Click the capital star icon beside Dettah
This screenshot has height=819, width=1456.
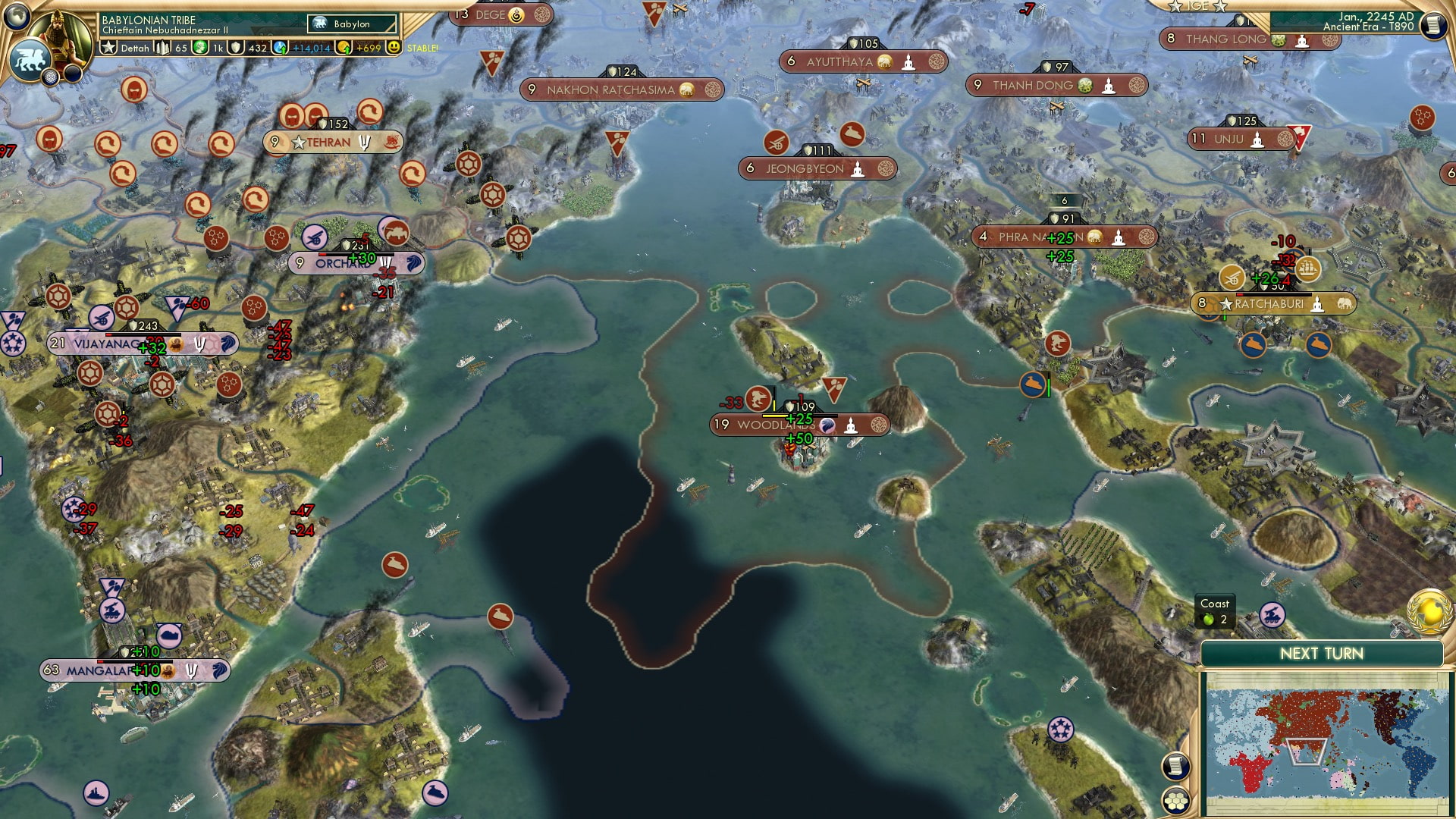(109, 48)
